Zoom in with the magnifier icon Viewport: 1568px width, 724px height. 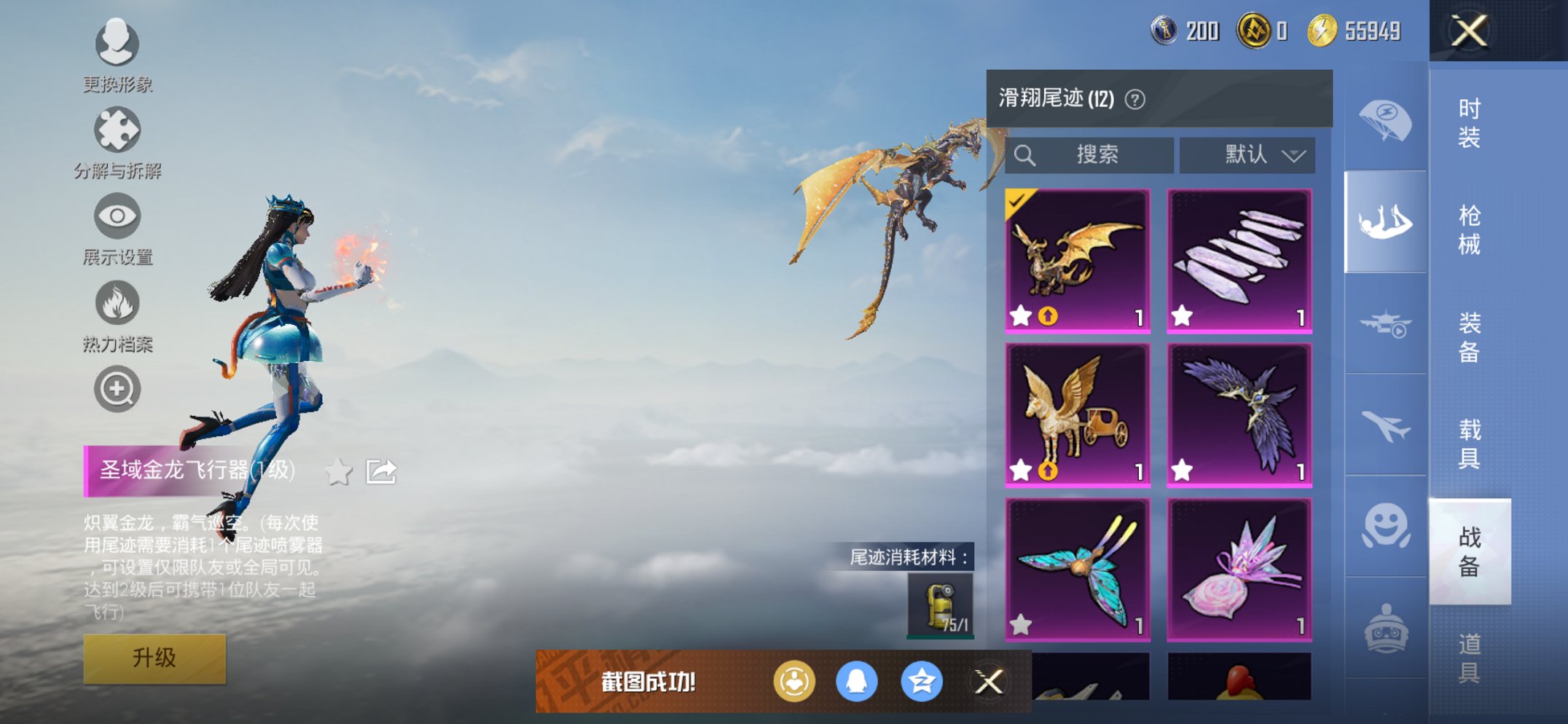117,388
